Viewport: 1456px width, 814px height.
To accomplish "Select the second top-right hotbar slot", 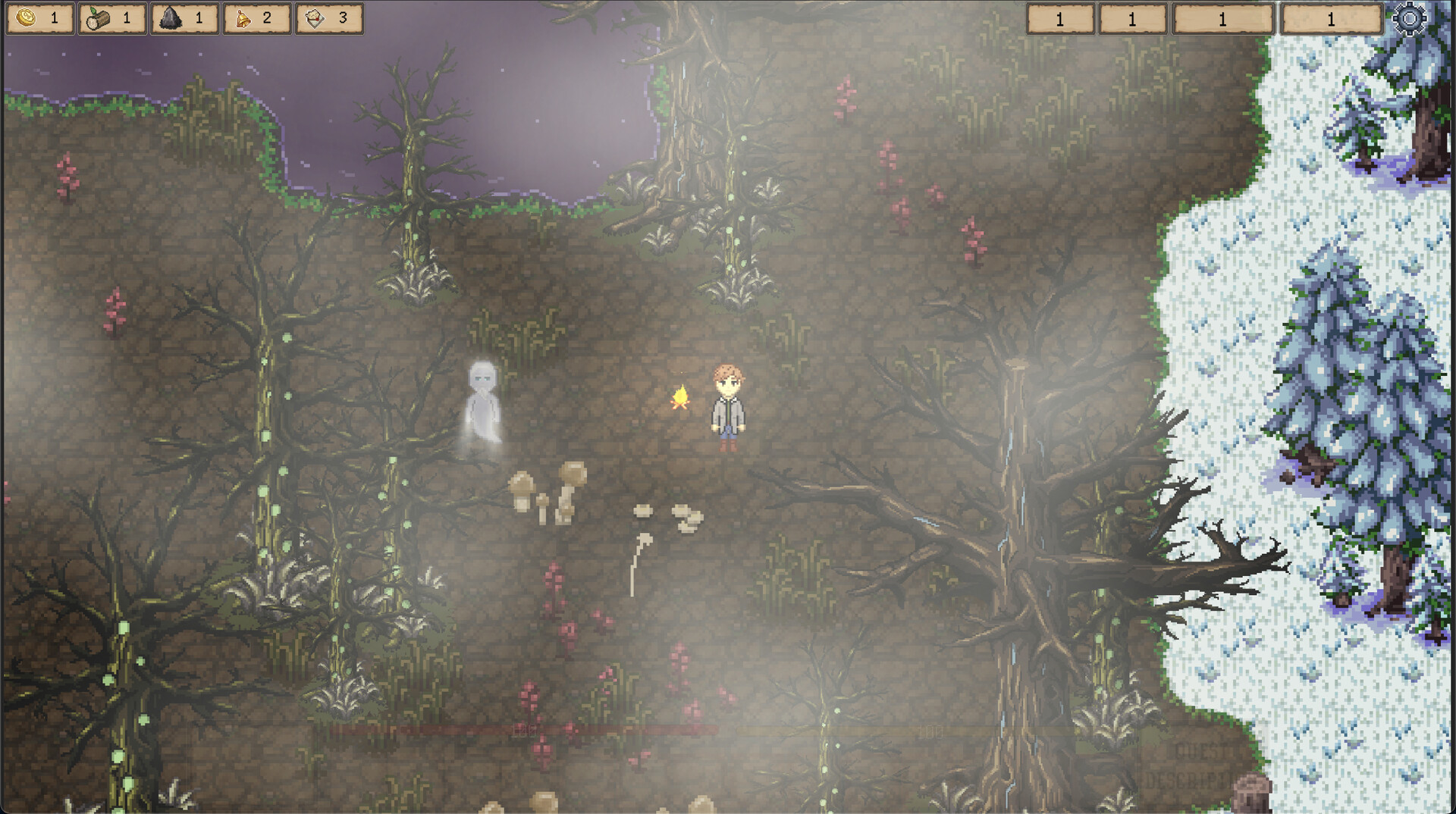I will tap(1132, 20).
